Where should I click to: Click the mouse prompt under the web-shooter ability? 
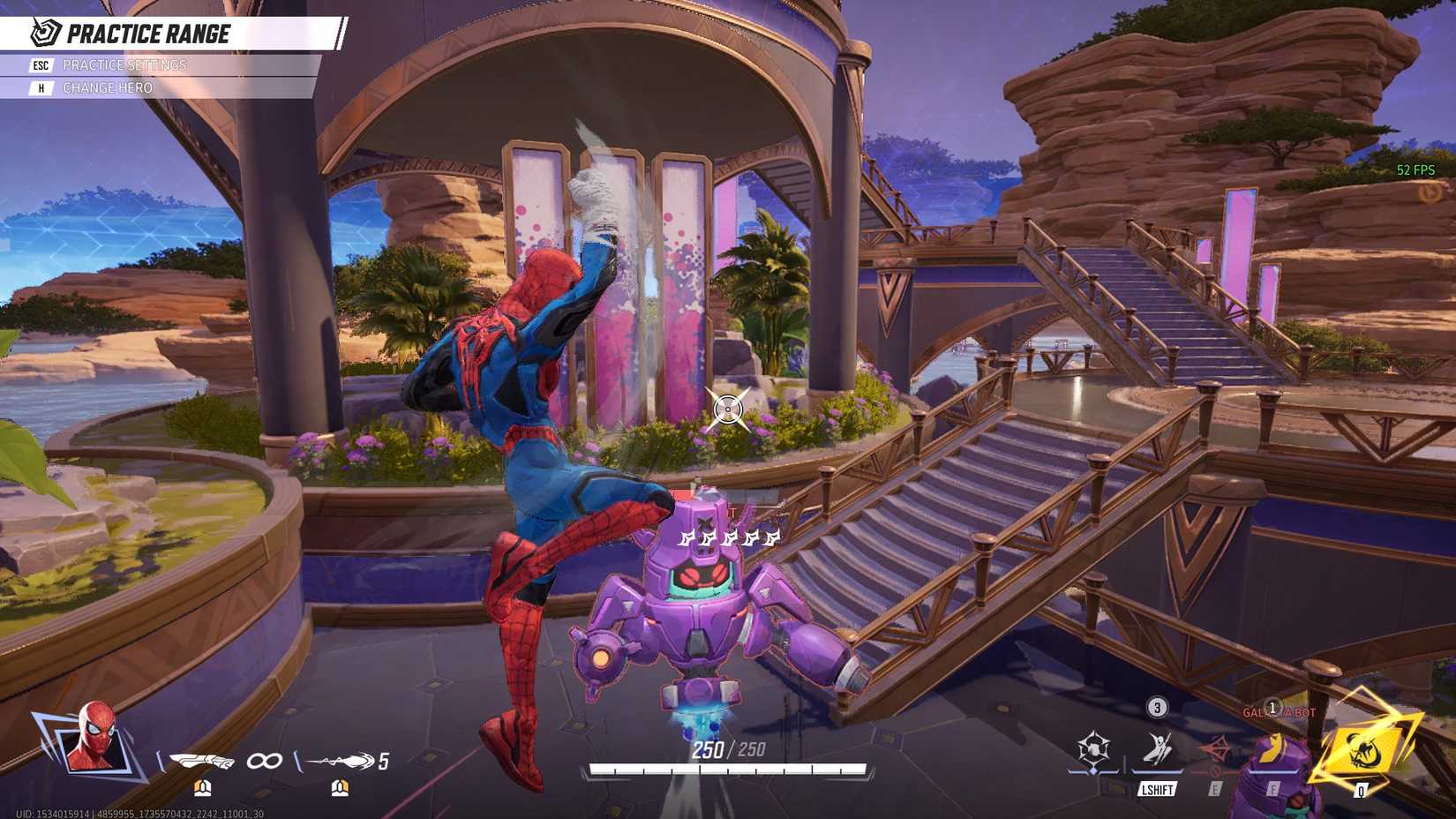pos(340,789)
